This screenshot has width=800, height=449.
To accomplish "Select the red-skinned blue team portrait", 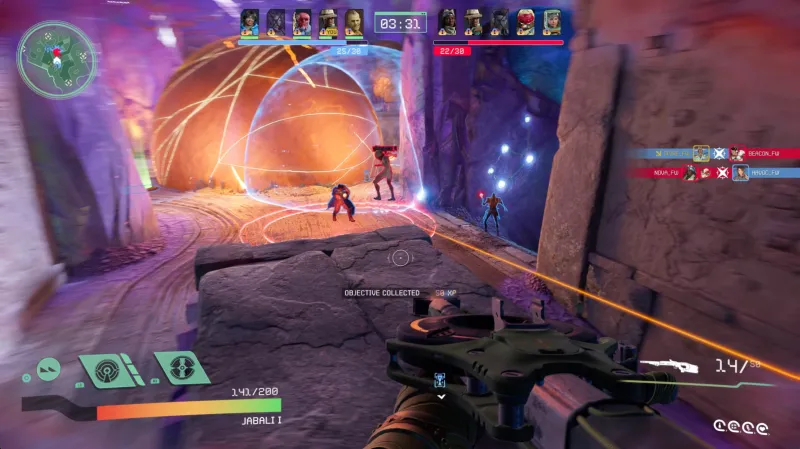I will (x=302, y=22).
